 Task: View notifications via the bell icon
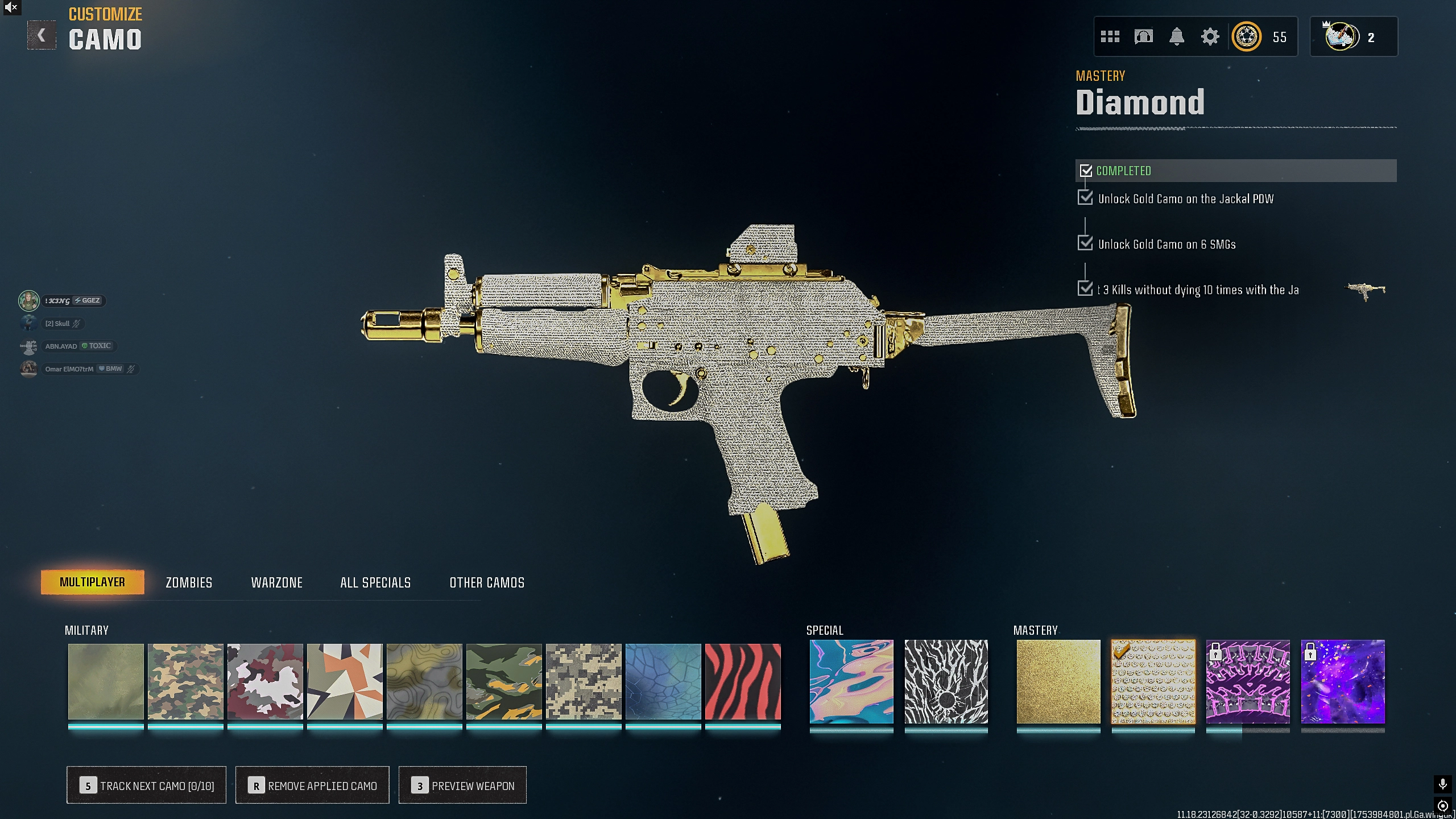pyautogui.click(x=1176, y=37)
